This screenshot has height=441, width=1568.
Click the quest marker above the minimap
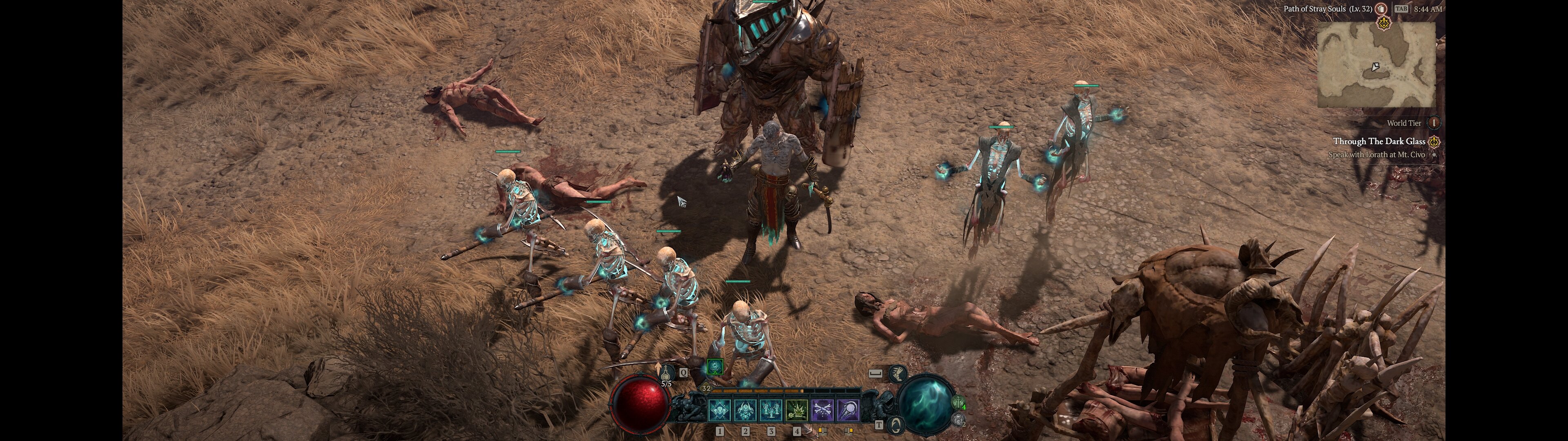point(1383,24)
